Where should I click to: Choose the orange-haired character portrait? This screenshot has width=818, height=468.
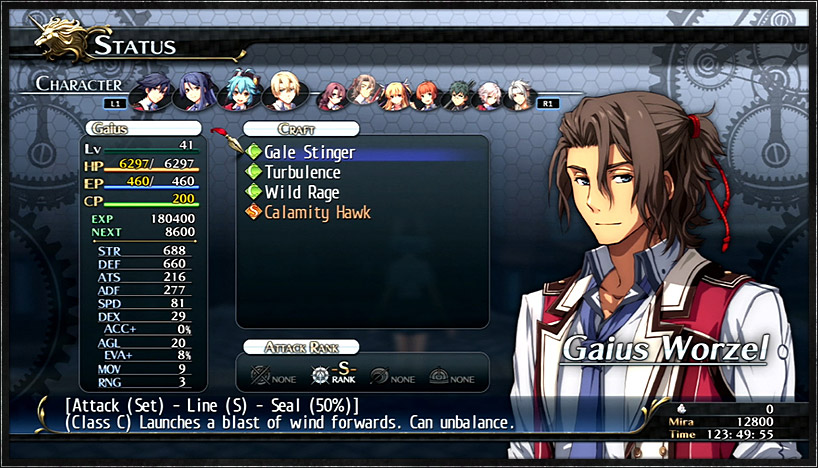pos(428,96)
